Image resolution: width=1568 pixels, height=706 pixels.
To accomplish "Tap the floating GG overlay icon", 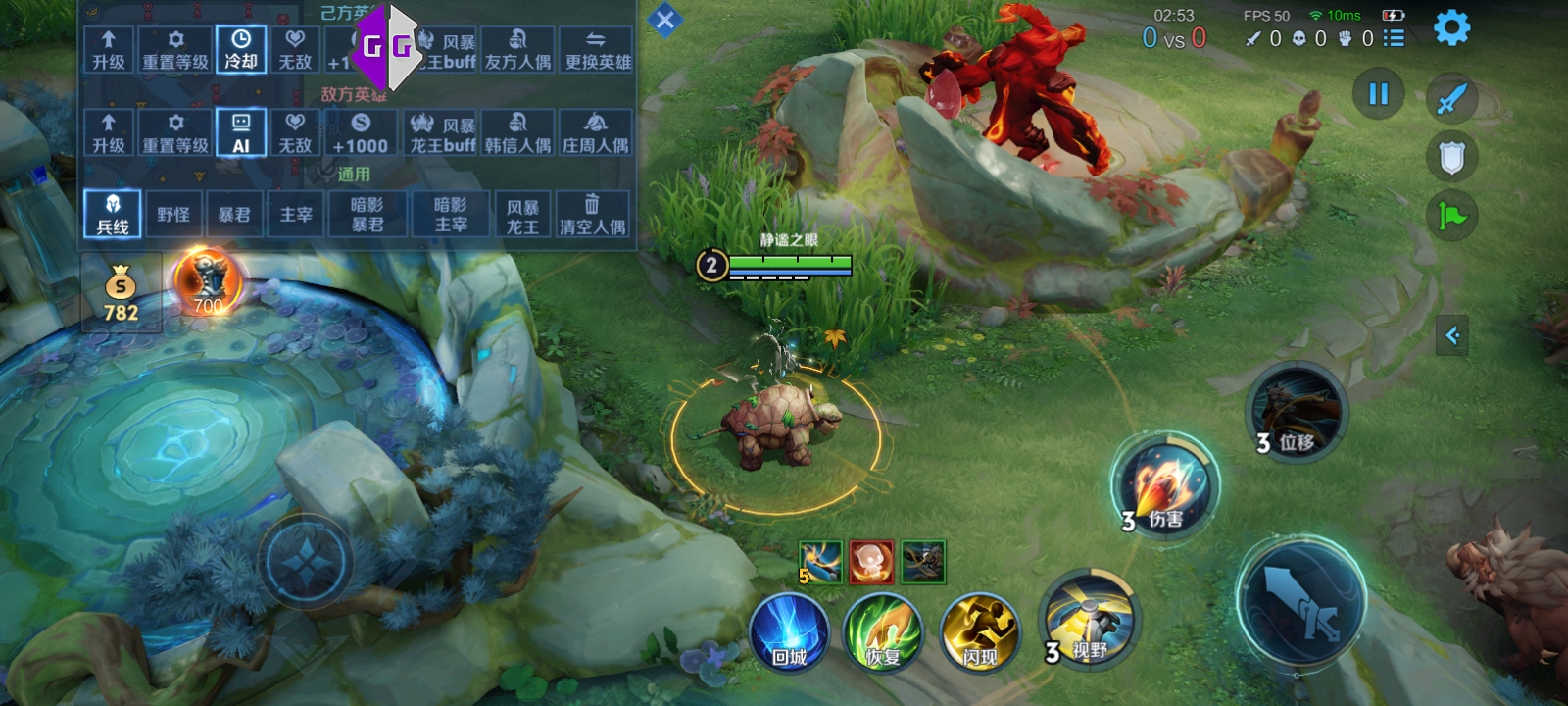I will [x=387, y=47].
